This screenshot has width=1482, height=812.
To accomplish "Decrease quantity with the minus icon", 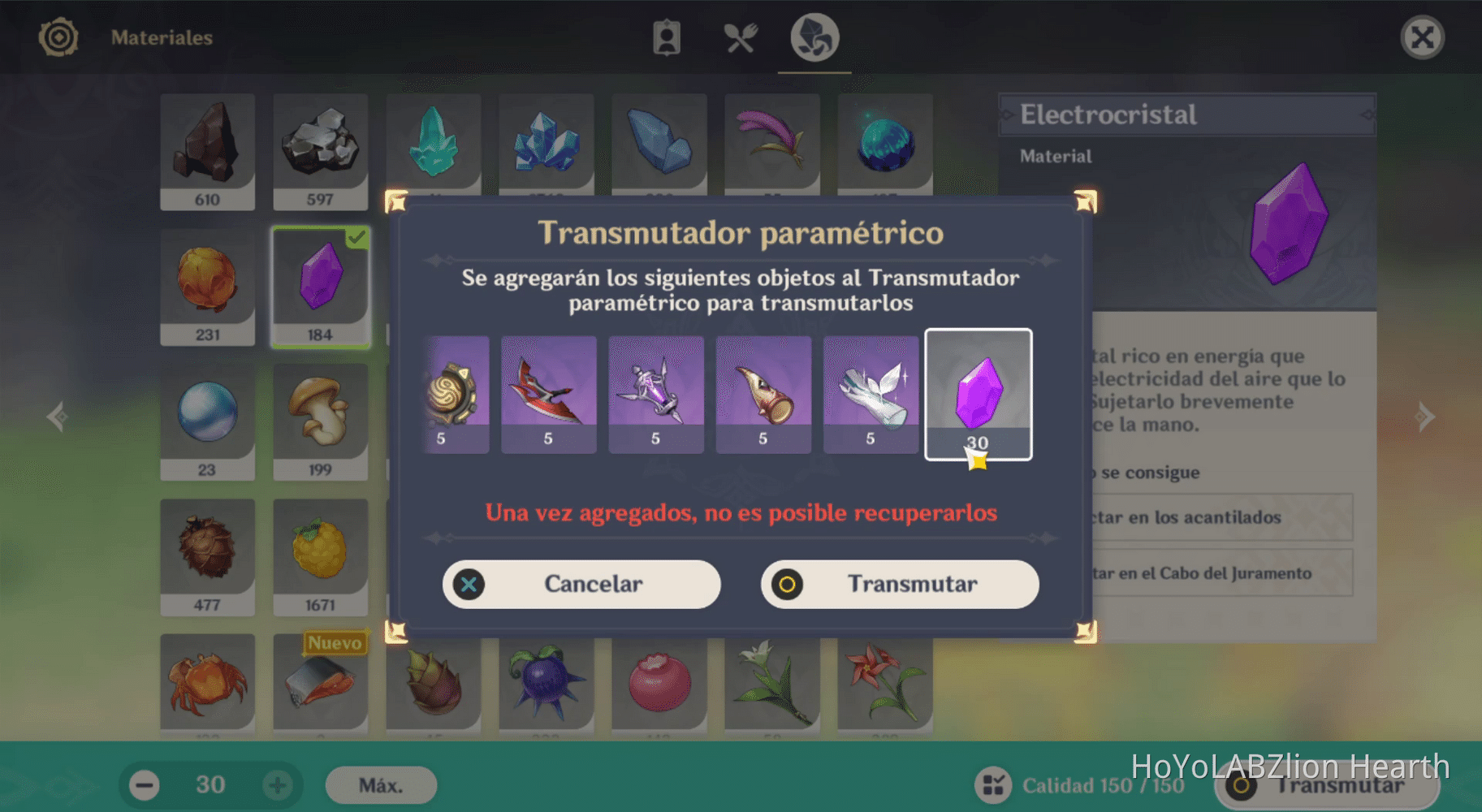I will coord(144,784).
